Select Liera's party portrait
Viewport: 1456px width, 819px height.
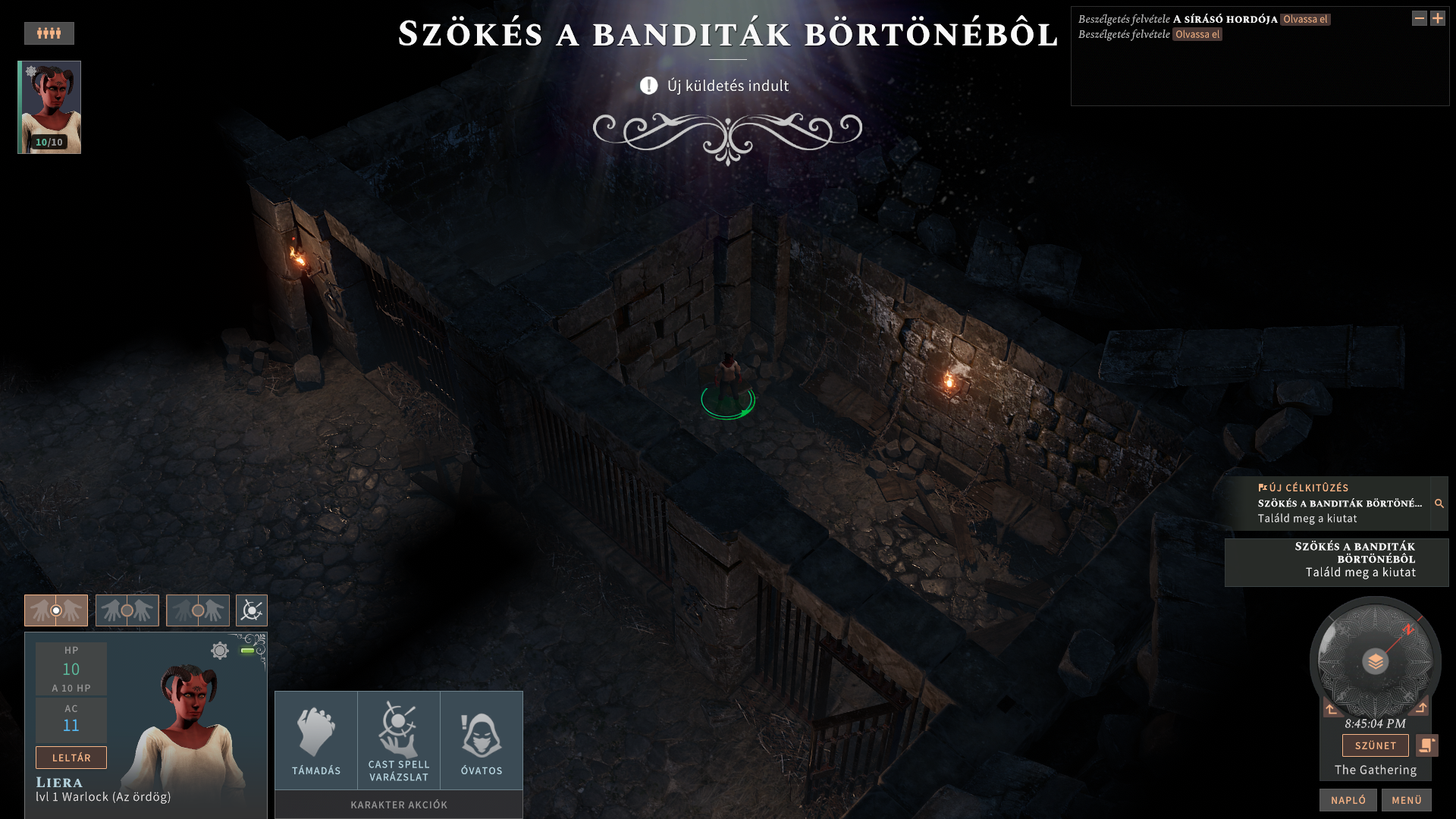pyautogui.click(x=50, y=107)
